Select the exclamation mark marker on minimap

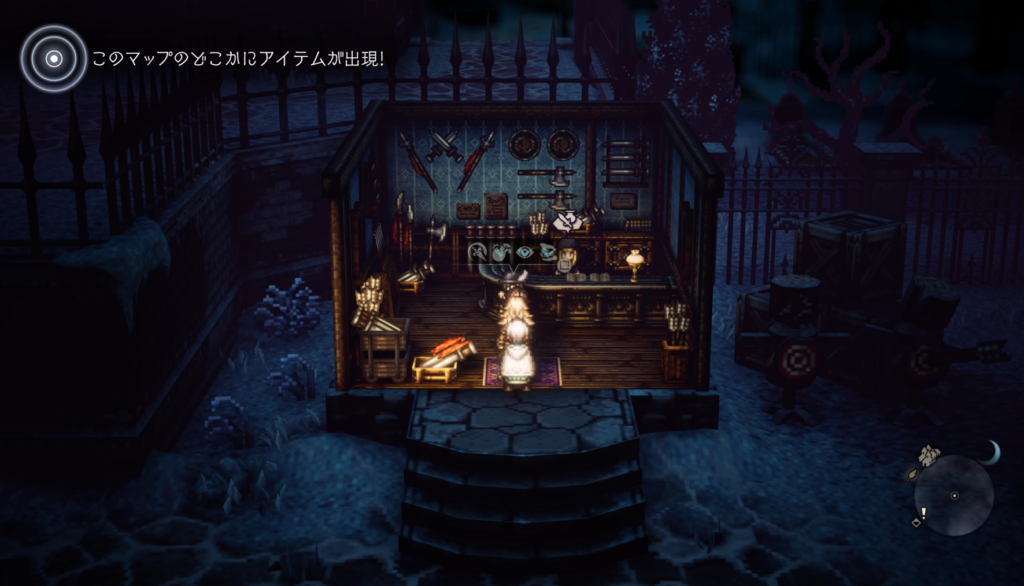point(923,513)
